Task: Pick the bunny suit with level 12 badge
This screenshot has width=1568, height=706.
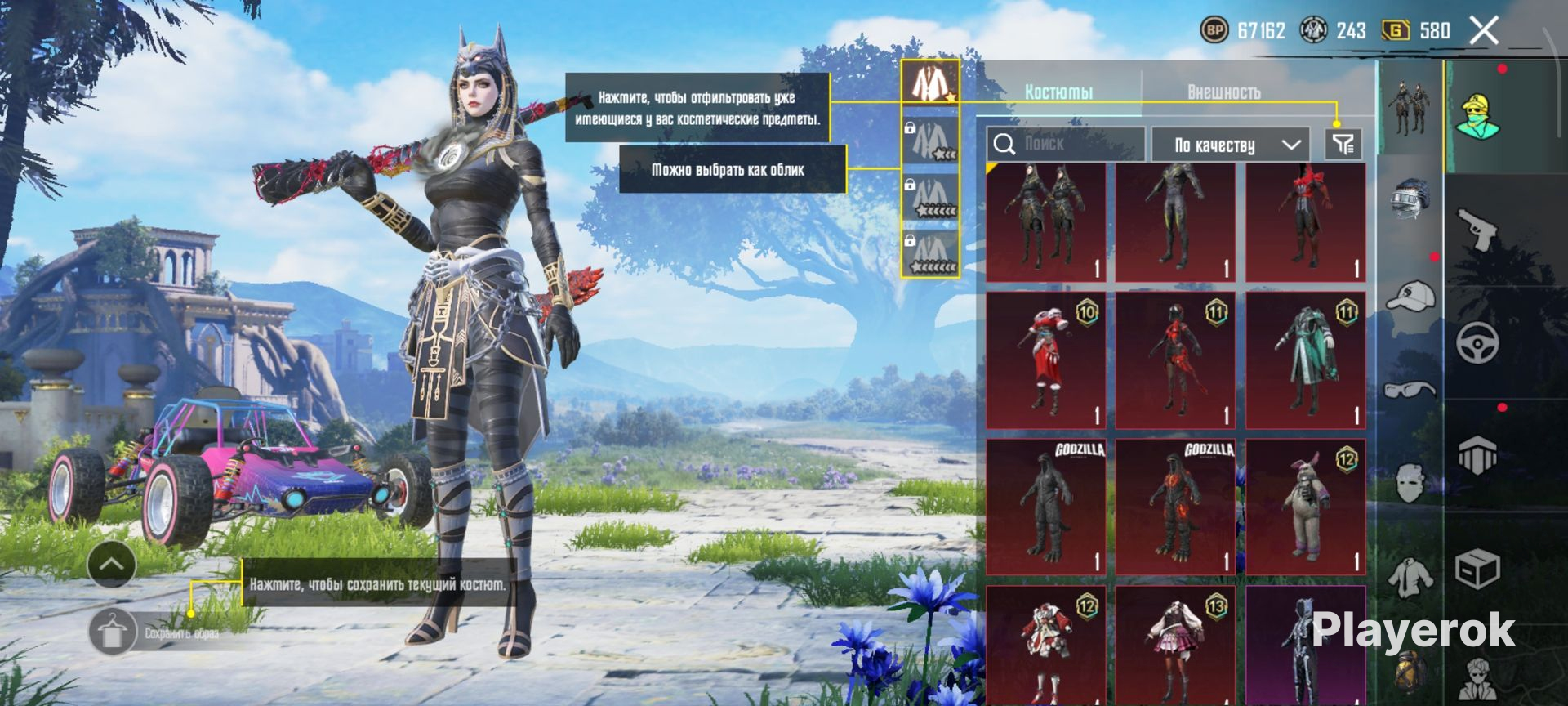Action: (1305, 507)
